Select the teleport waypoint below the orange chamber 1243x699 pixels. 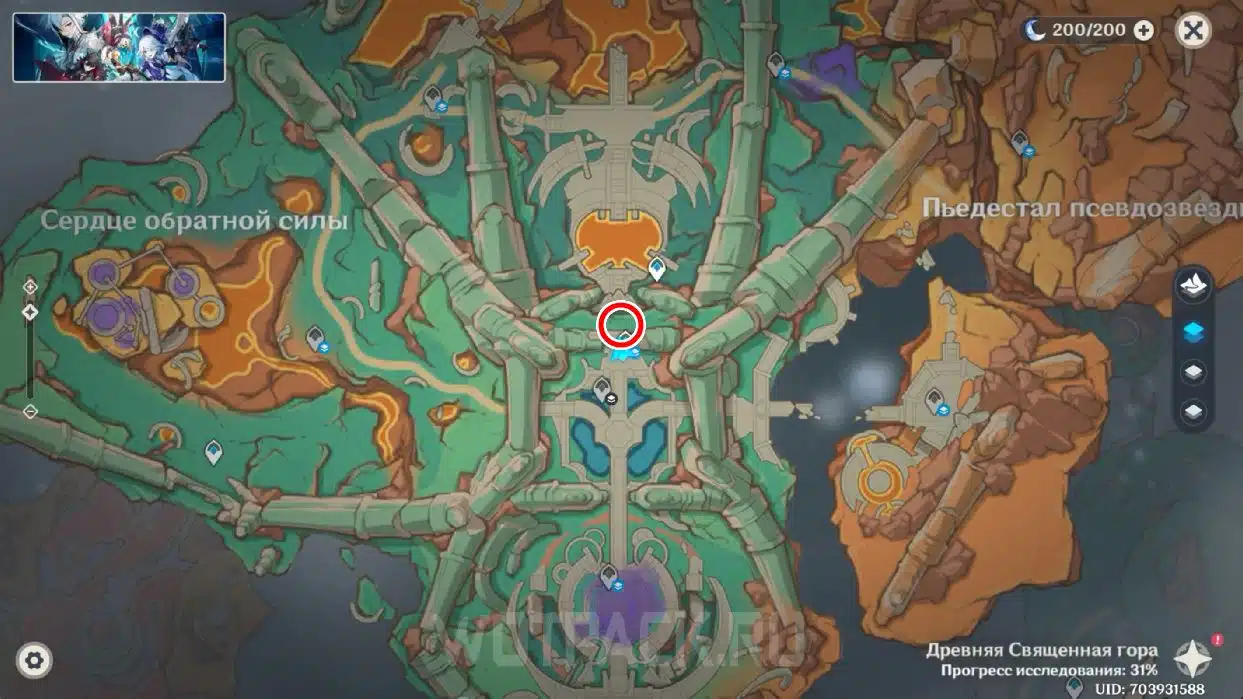pos(657,268)
